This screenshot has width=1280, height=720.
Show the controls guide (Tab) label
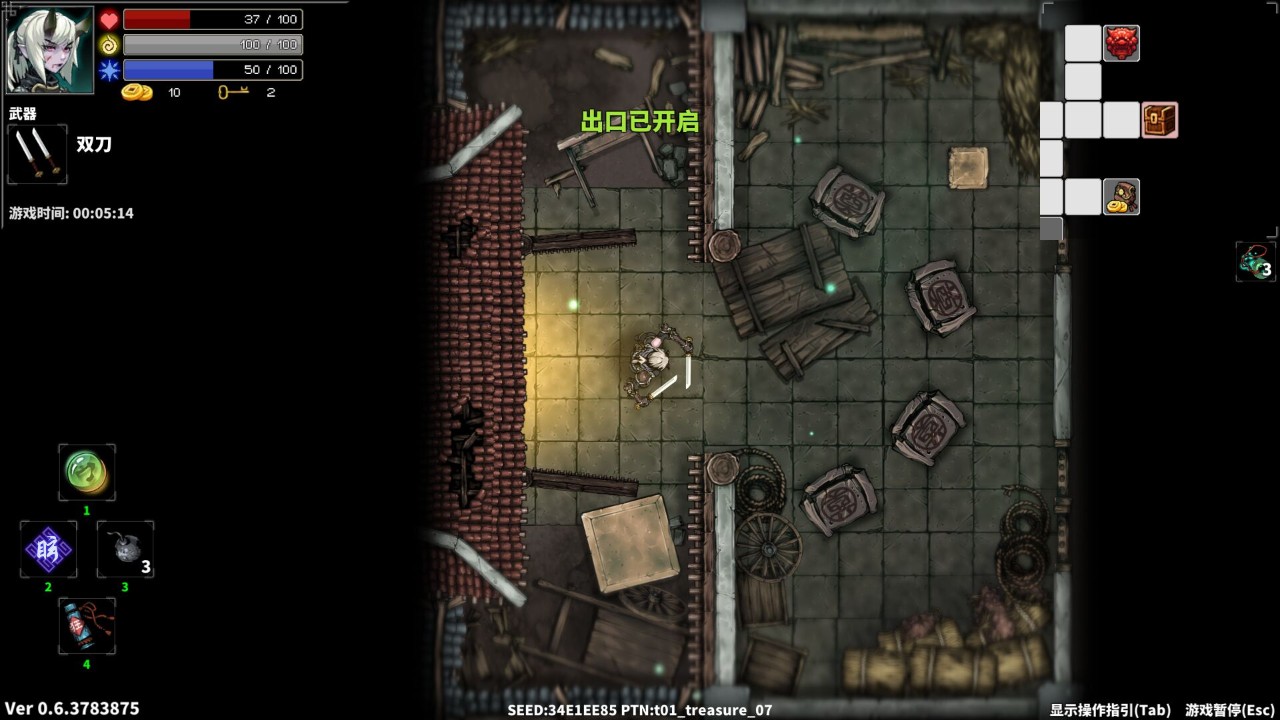[1110, 710]
